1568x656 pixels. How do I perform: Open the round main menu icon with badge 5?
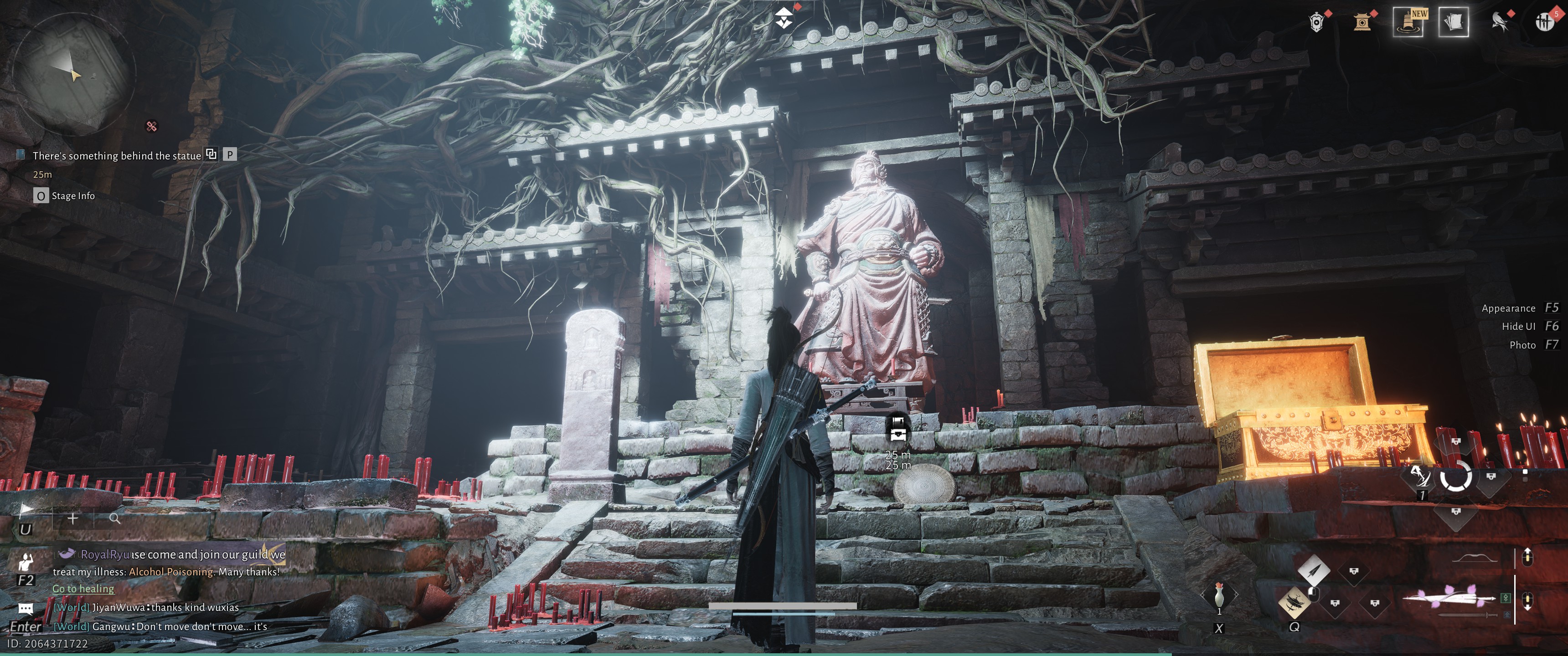click(x=1544, y=22)
